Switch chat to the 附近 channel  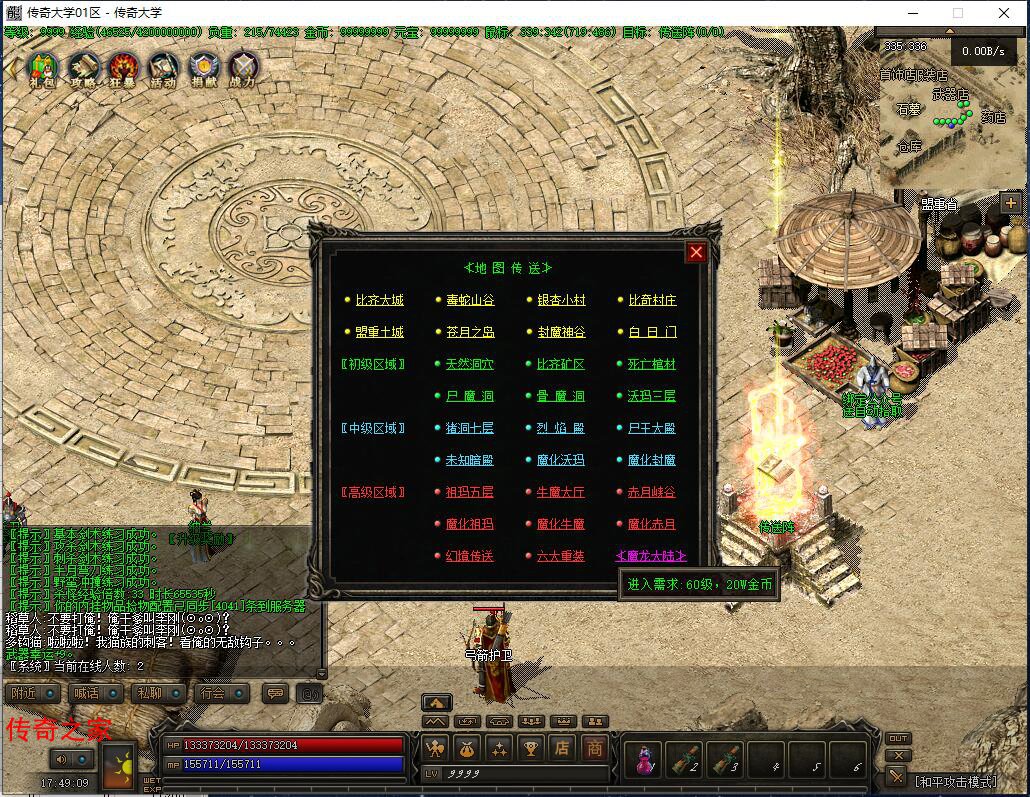tap(32, 693)
